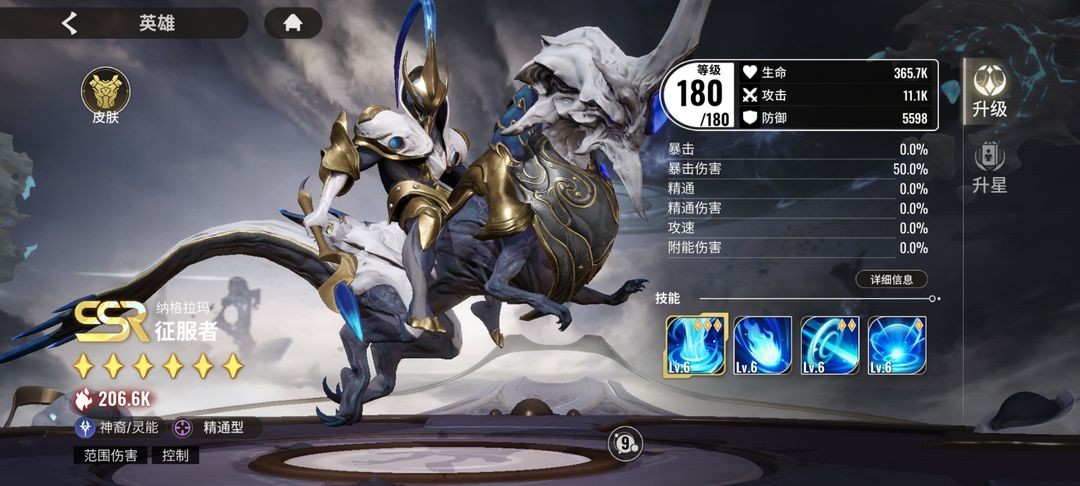Switch to the 升星 star-up tab
The height and width of the screenshot is (486, 1080).
(990, 169)
